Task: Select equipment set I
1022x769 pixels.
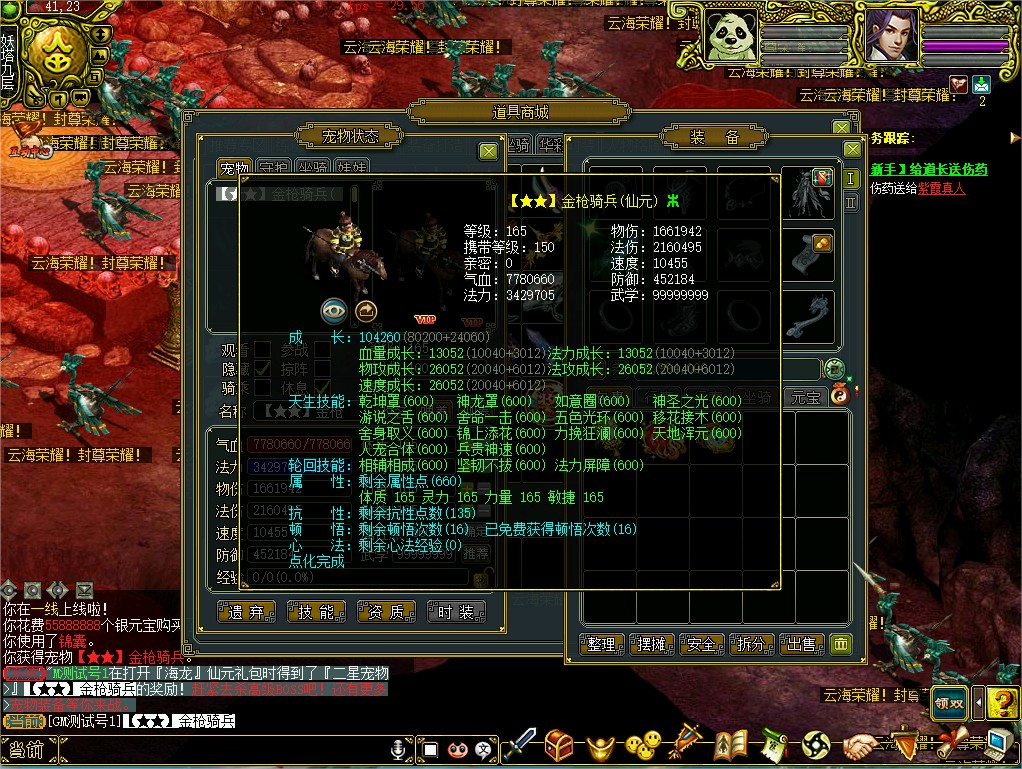Action: click(851, 179)
